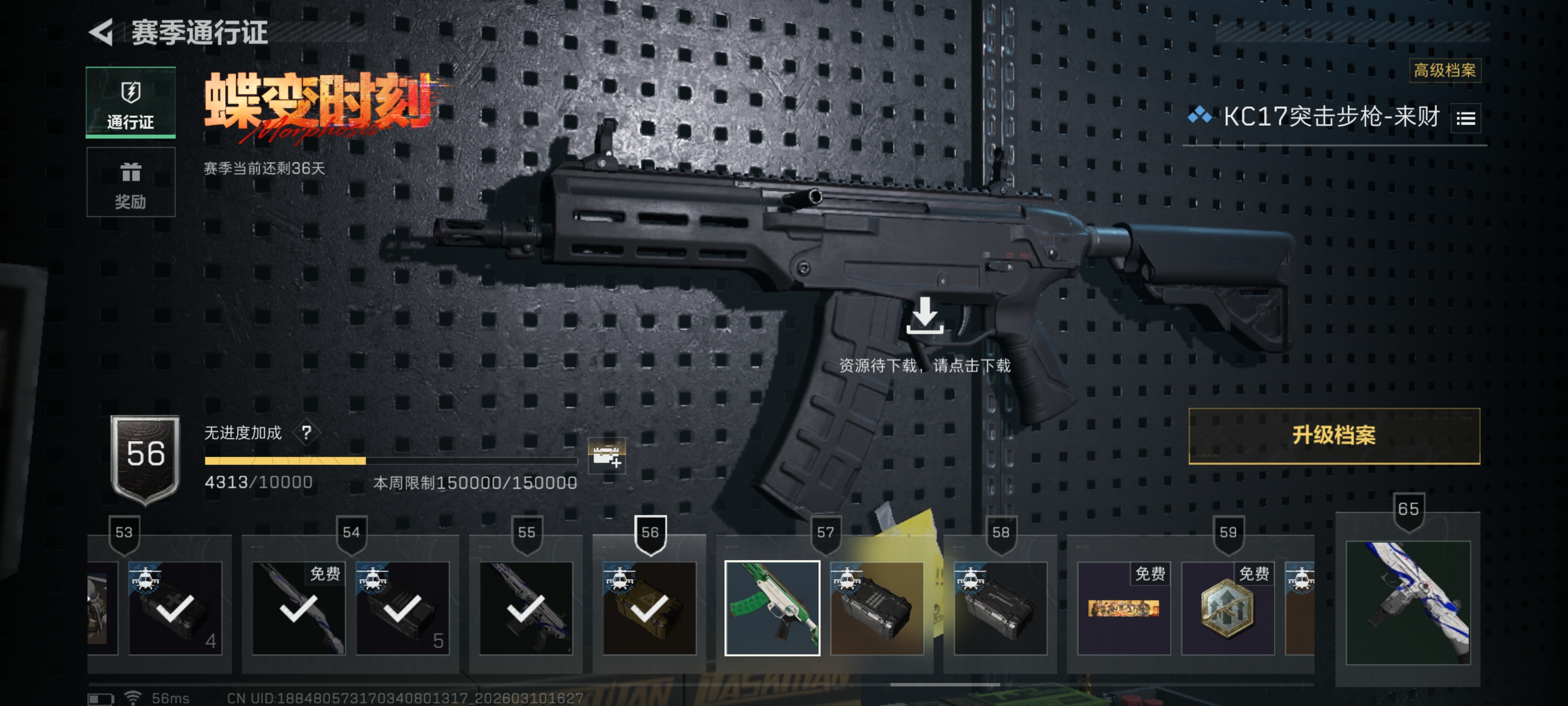Screen dimensions: 1568x706
Task: Select the green rifle reward at level 57
Action: click(772, 608)
